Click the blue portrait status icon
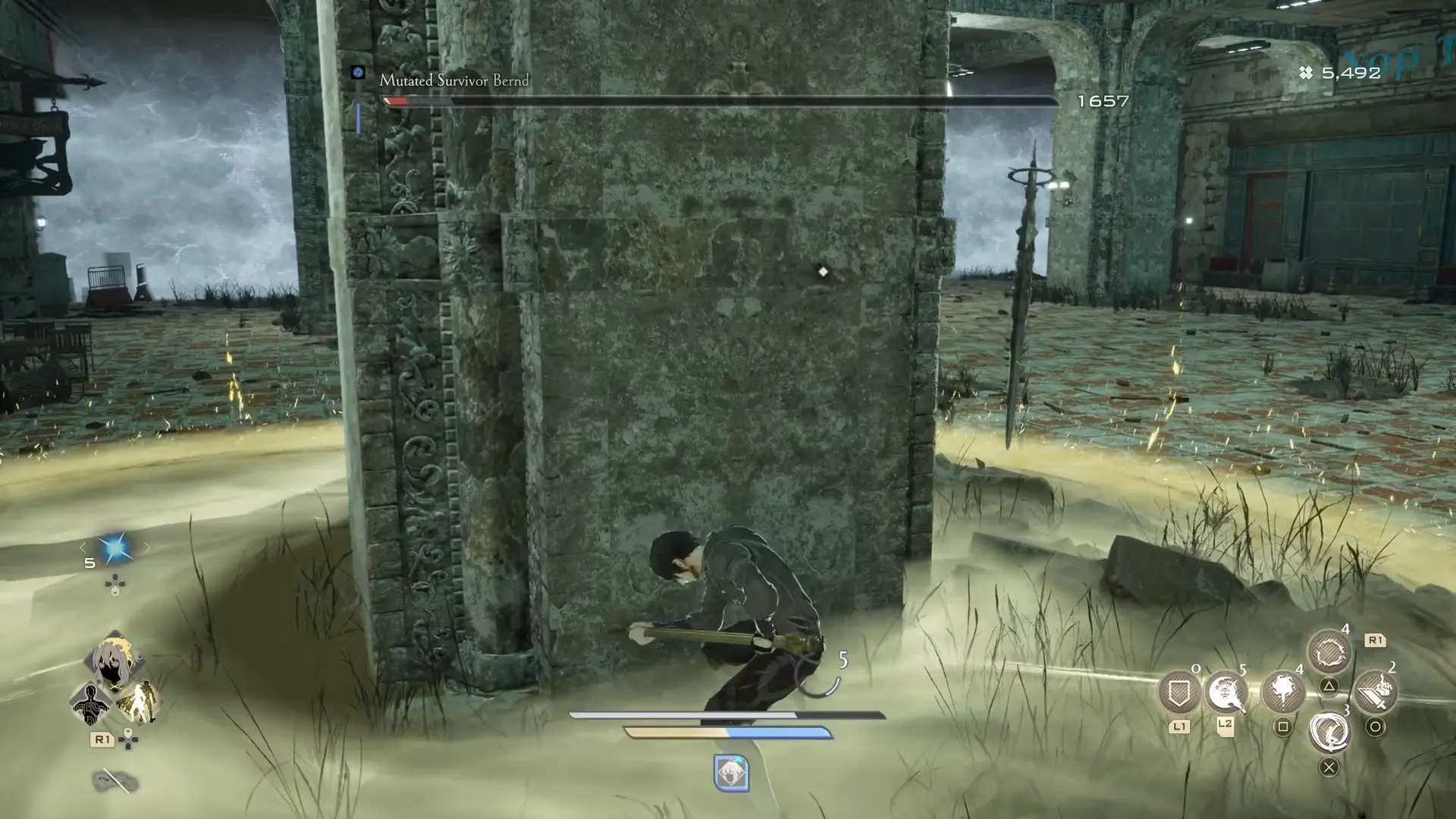Image resolution: width=1456 pixels, height=819 pixels. [732, 773]
